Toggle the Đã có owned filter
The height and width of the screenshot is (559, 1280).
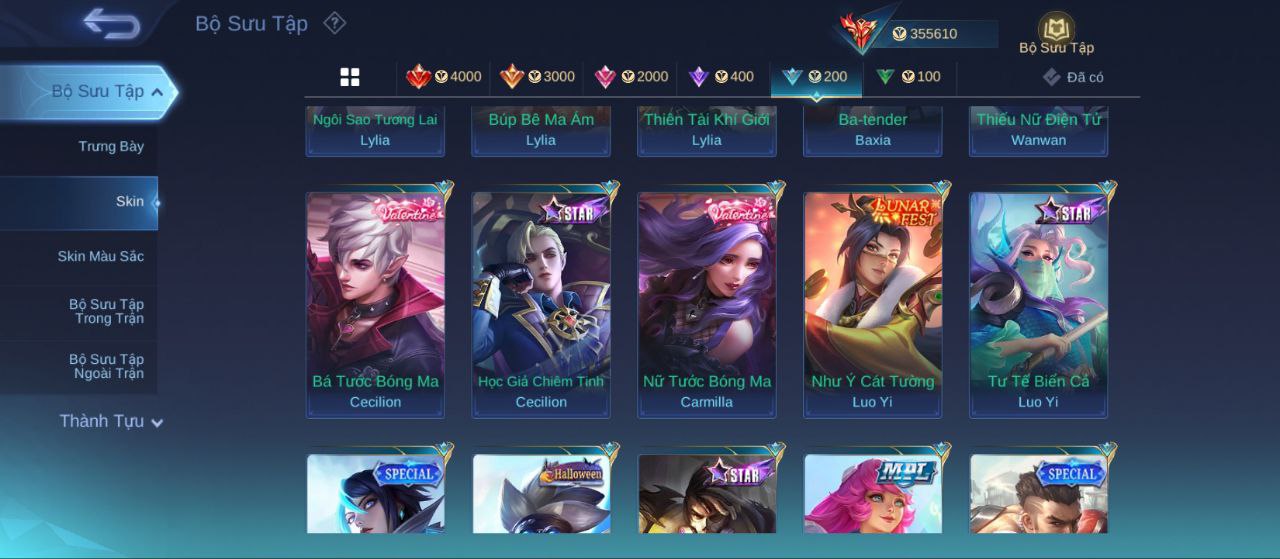pos(1073,77)
